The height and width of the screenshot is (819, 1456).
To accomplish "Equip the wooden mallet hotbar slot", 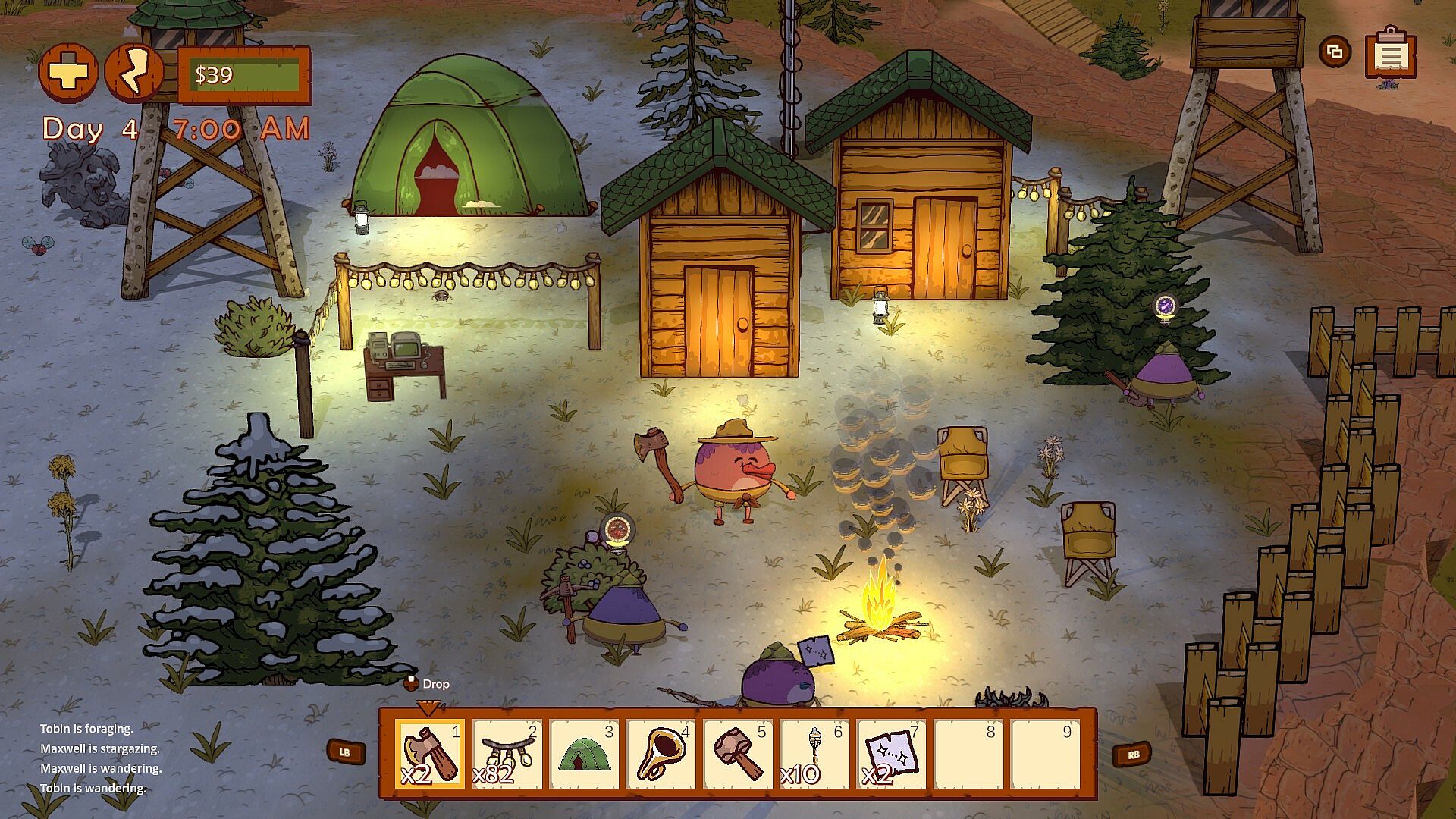I will (738, 754).
